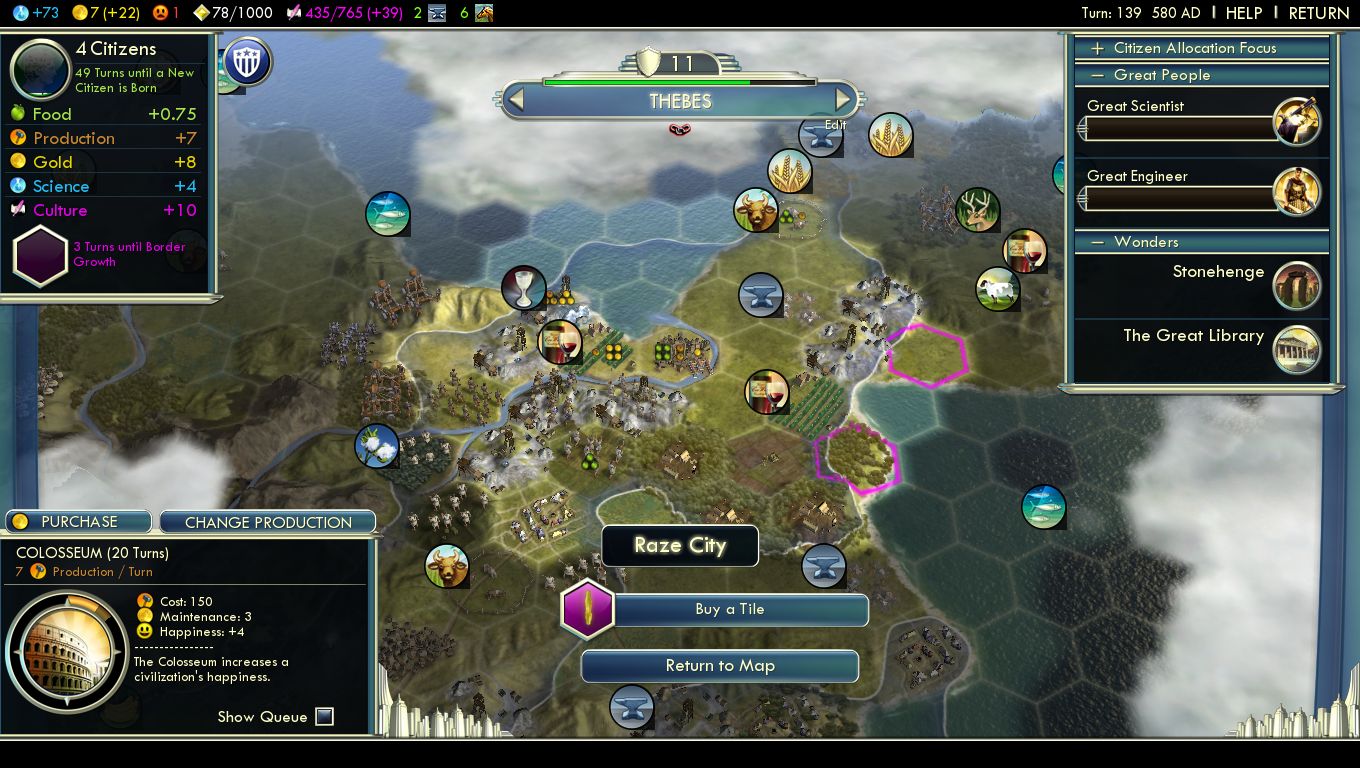This screenshot has width=1360, height=768.
Task: Open the HELP menu
Action: tap(1243, 13)
